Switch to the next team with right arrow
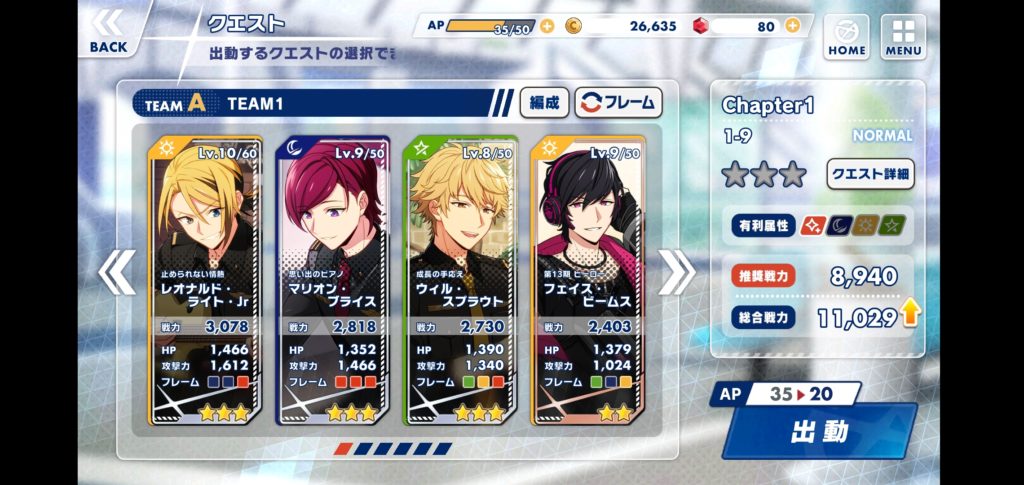Screen dimensions: 1024x485 pyautogui.click(x=676, y=271)
